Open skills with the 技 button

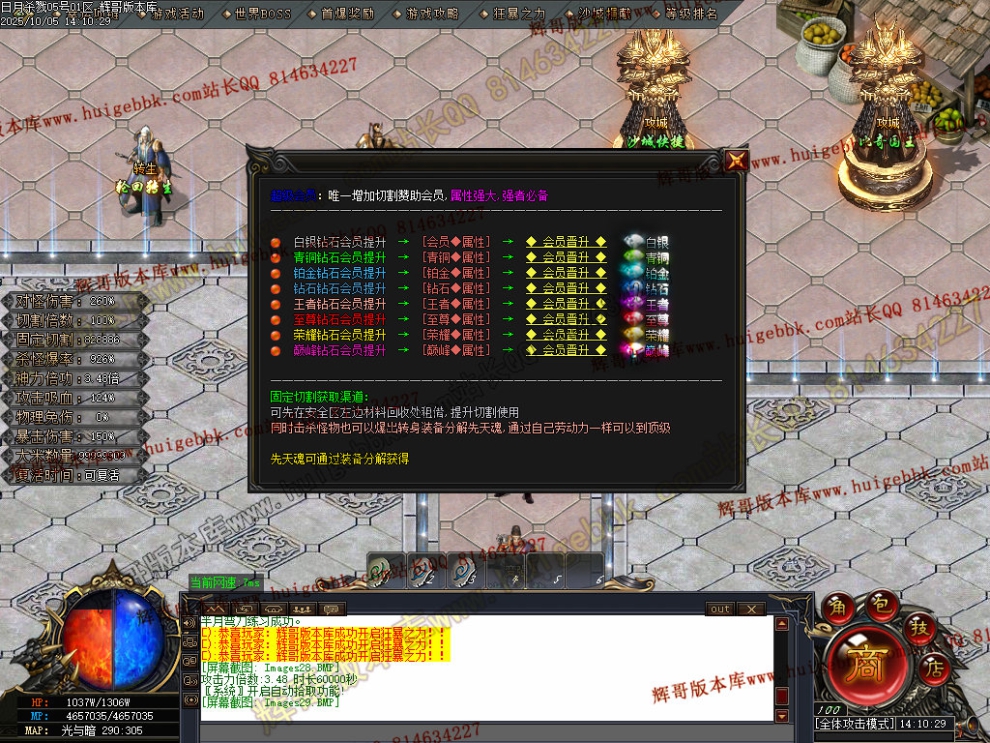tap(922, 627)
